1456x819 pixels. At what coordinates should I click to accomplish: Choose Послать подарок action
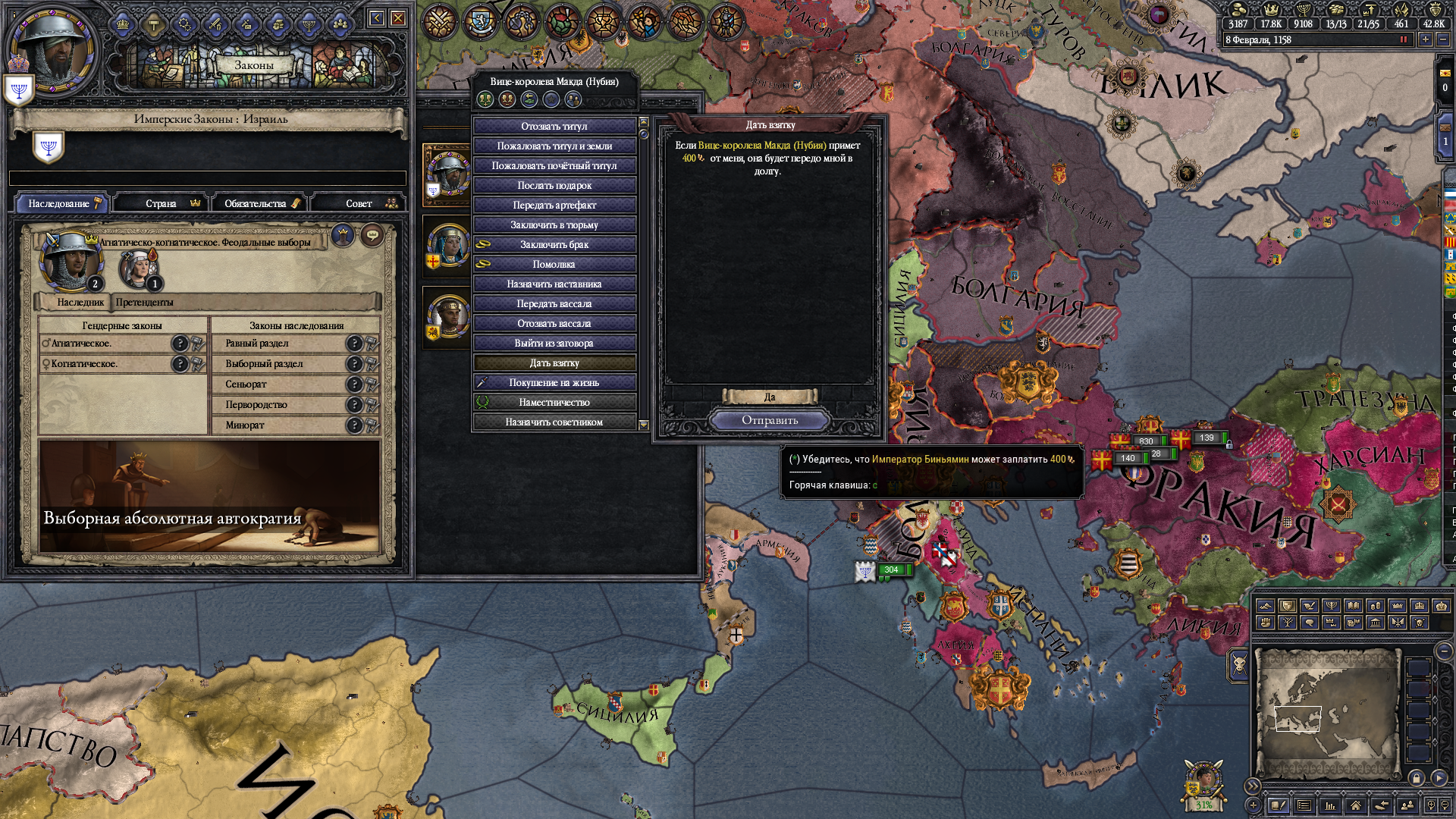pos(554,185)
